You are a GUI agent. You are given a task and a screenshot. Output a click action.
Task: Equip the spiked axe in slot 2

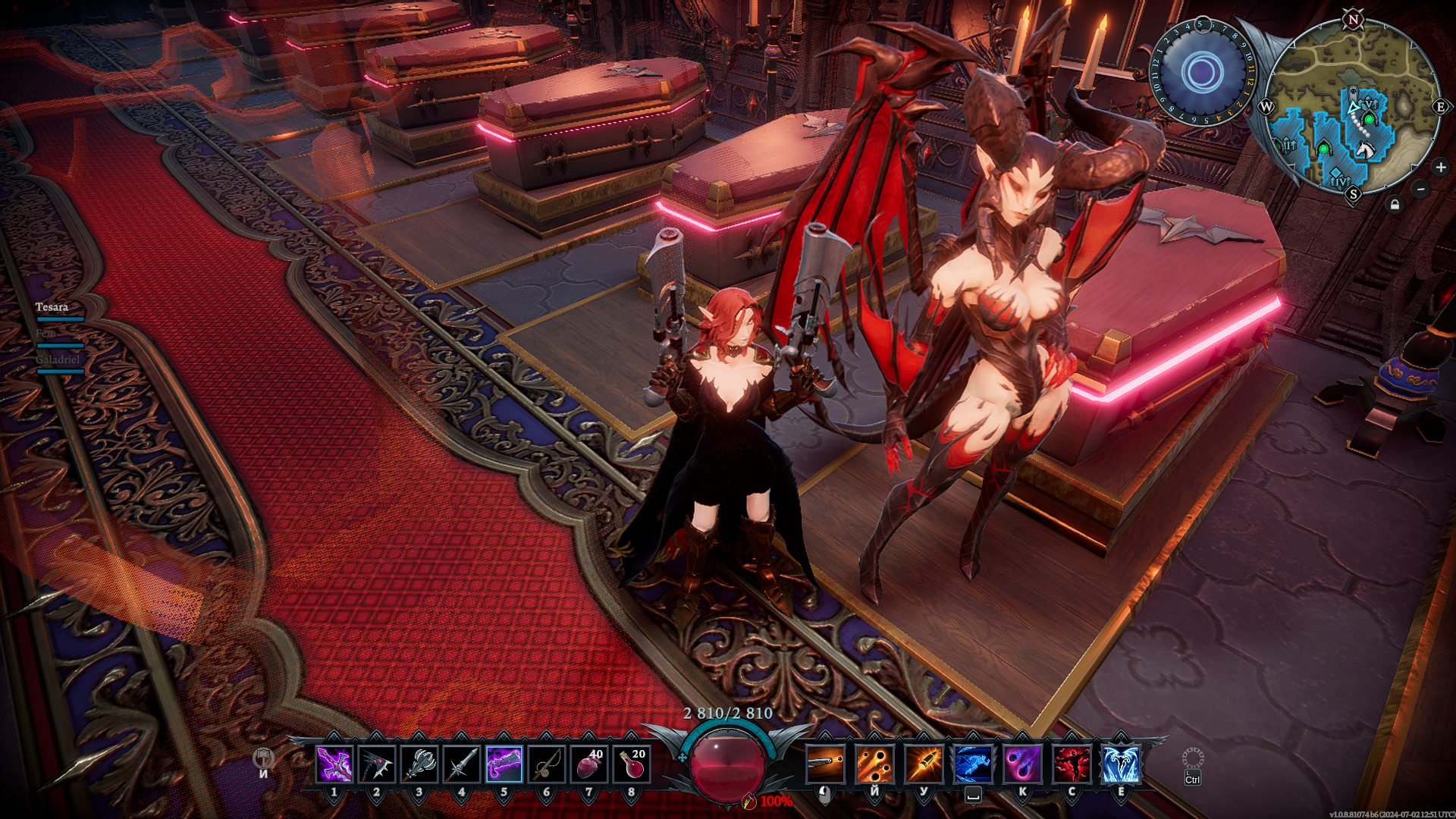[377, 764]
